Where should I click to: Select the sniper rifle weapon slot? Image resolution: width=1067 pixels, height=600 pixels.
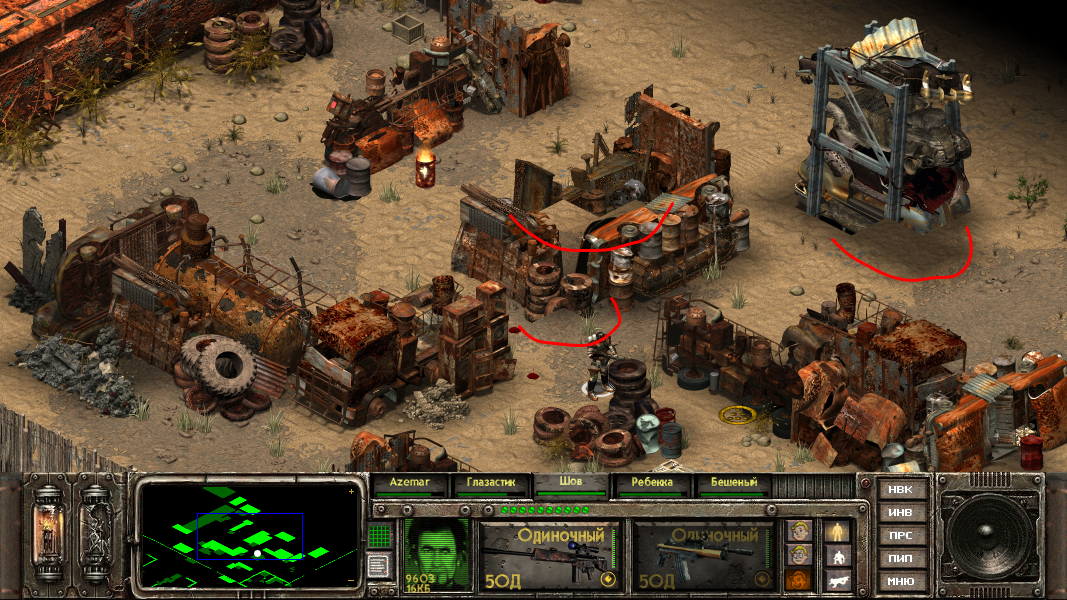tap(550, 555)
